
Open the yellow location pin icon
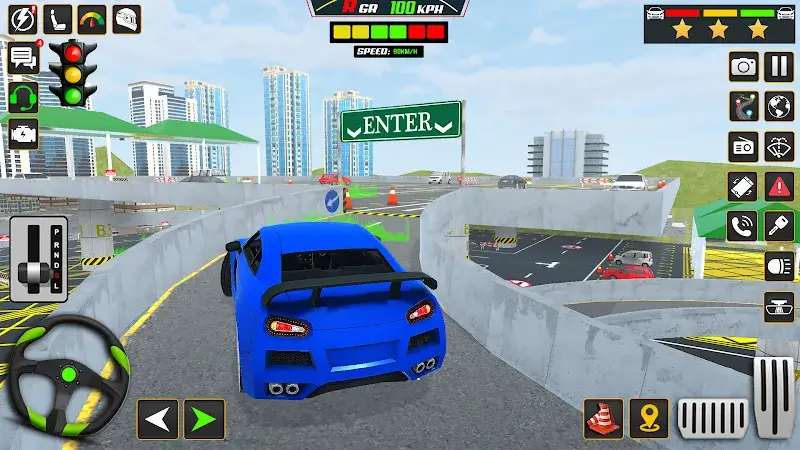click(x=653, y=418)
